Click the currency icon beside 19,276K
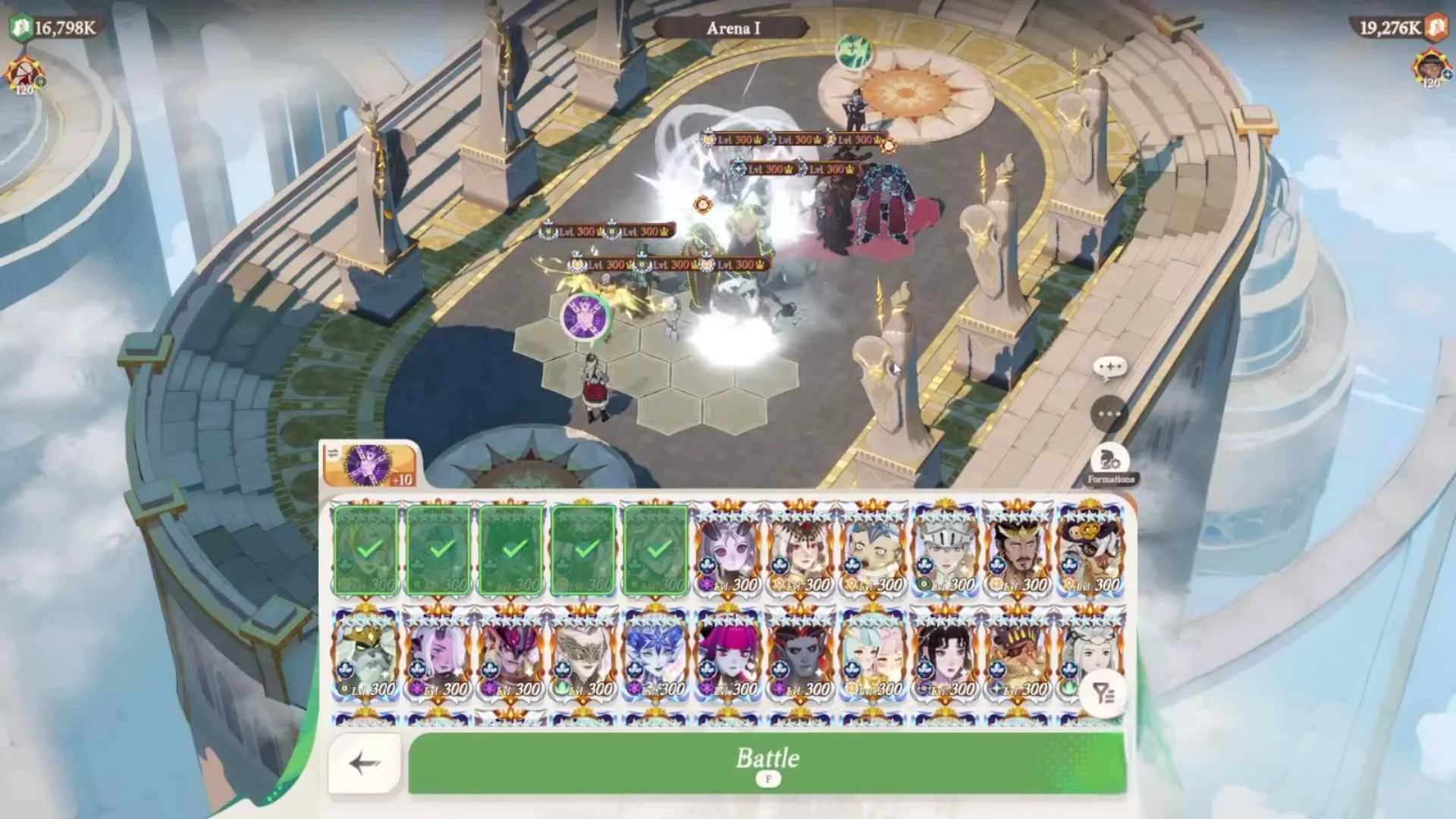1456x819 pixels. [x=1436, y=25]
